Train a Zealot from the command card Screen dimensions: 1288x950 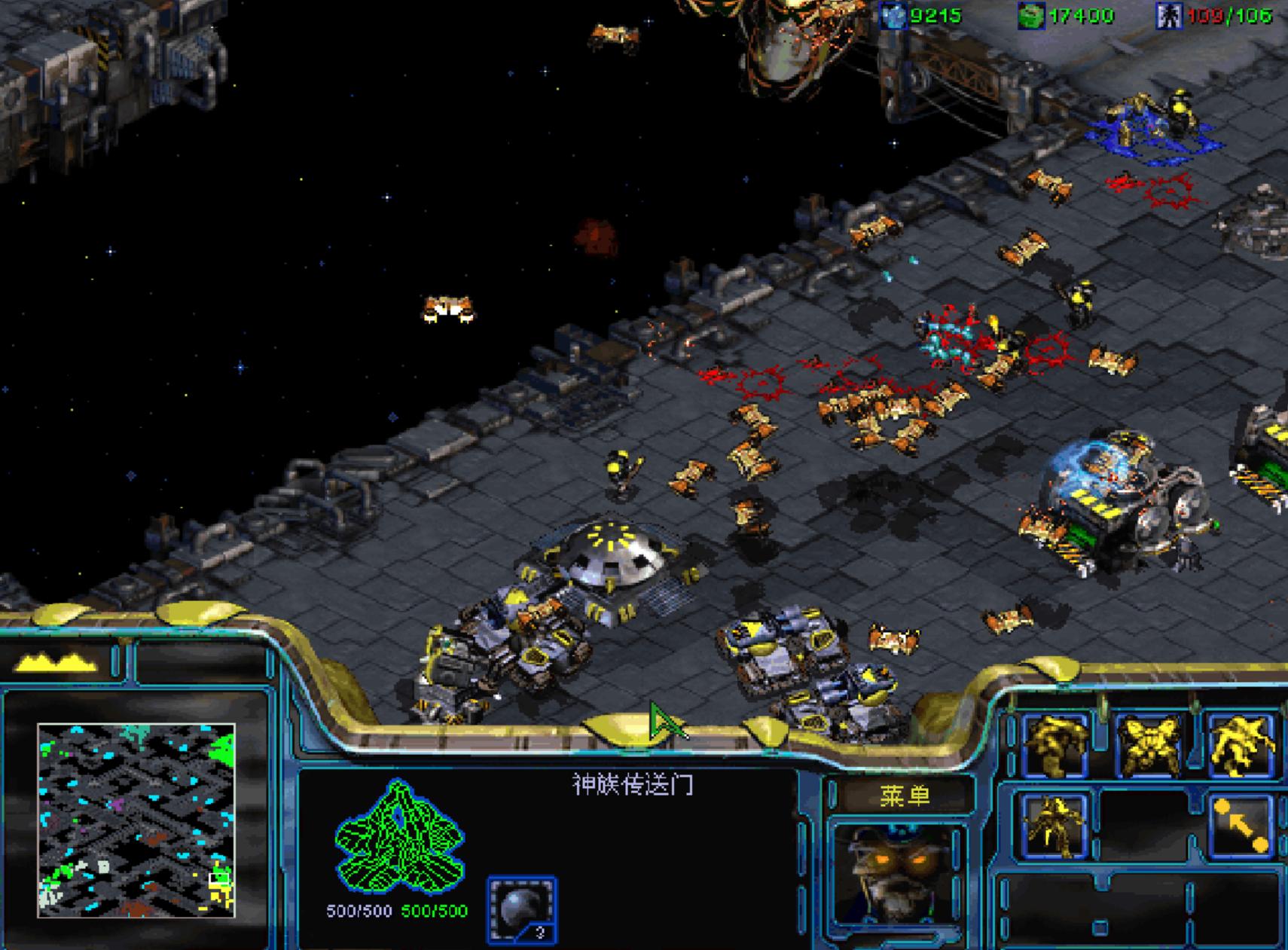pyautogui.click(x=1056, y=745)
